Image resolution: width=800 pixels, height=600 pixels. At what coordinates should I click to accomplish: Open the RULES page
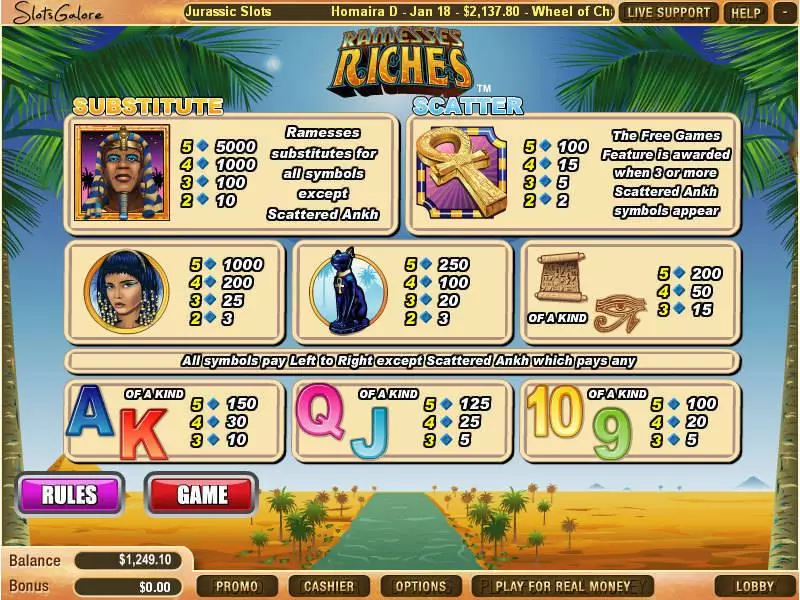point(69,494)
